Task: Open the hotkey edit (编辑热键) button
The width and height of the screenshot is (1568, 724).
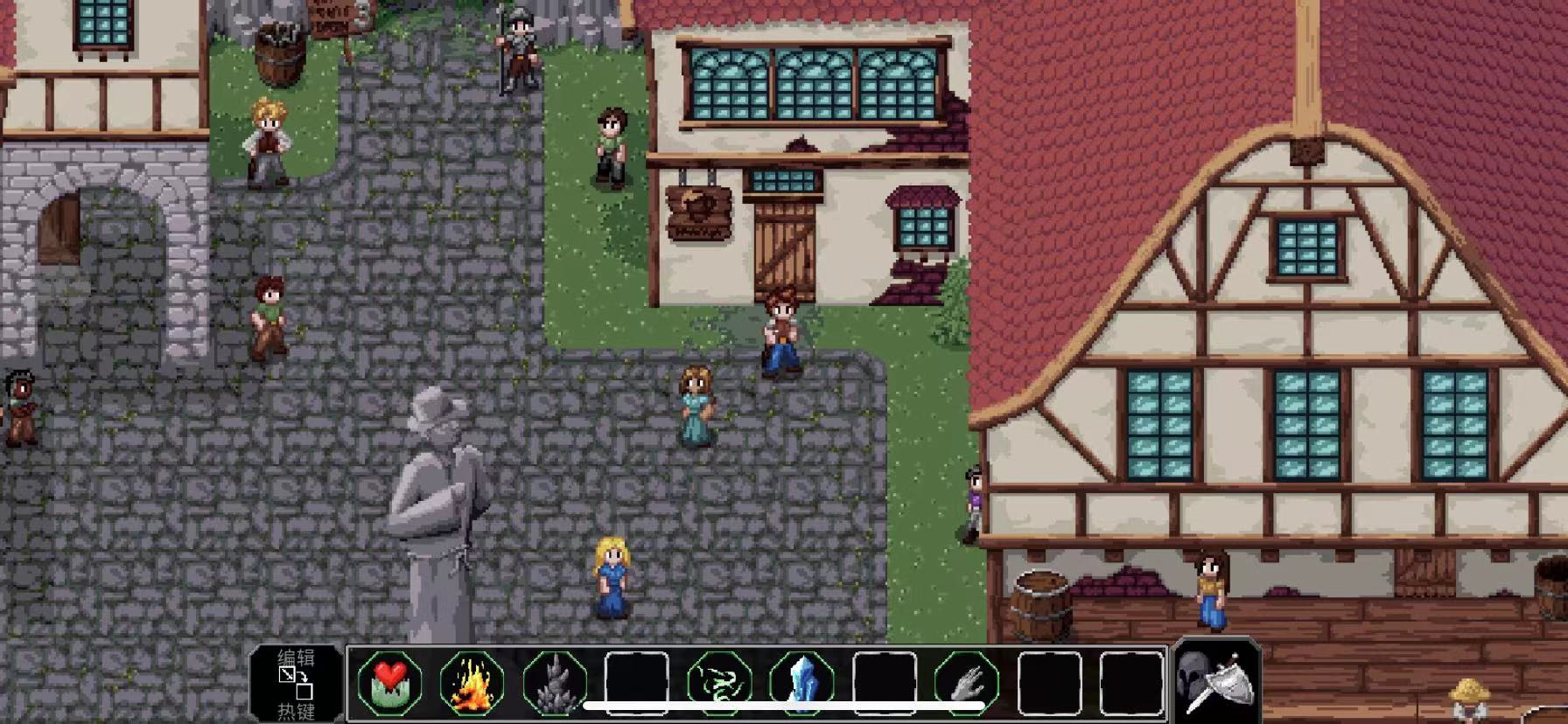Action: click(296, 684)
